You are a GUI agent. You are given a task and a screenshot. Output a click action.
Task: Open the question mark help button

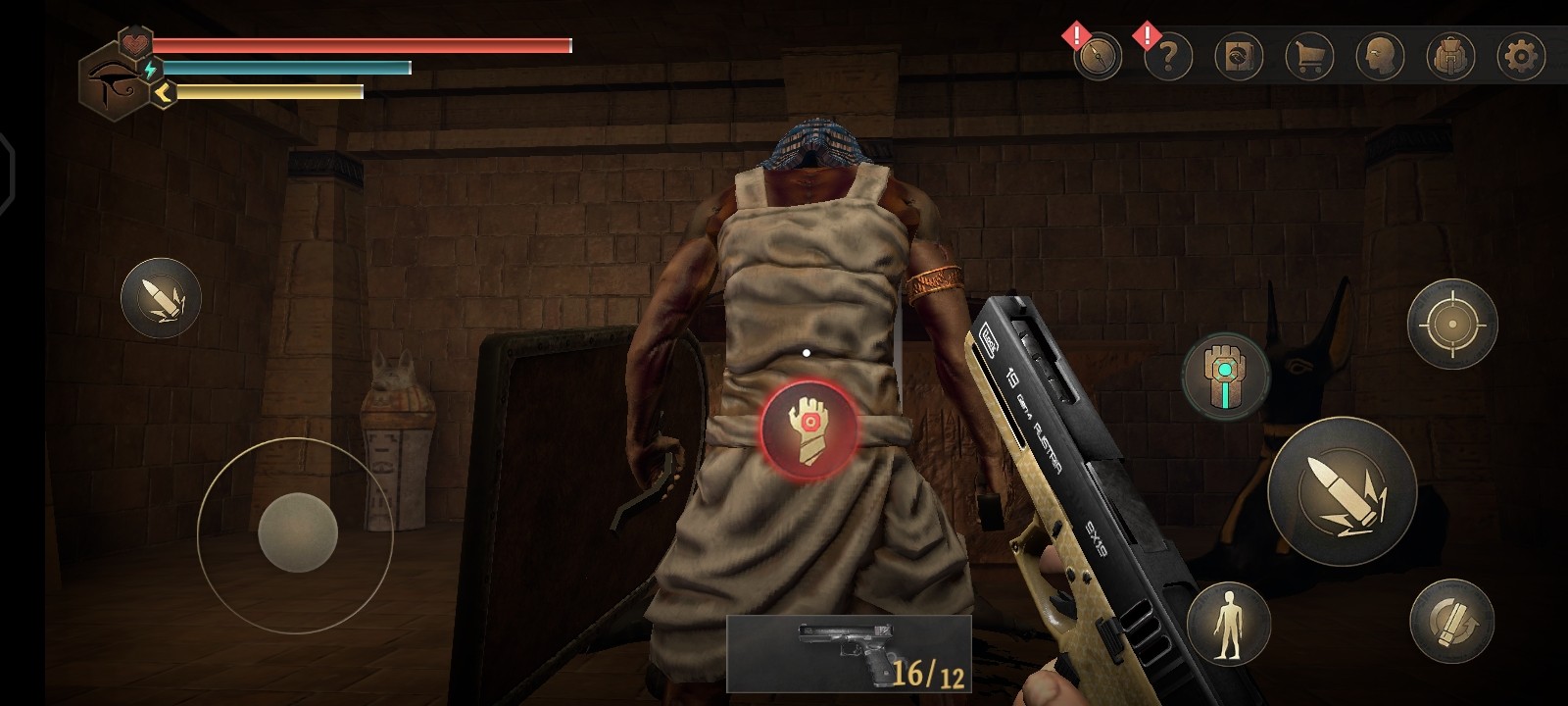tap(1167, 57)
